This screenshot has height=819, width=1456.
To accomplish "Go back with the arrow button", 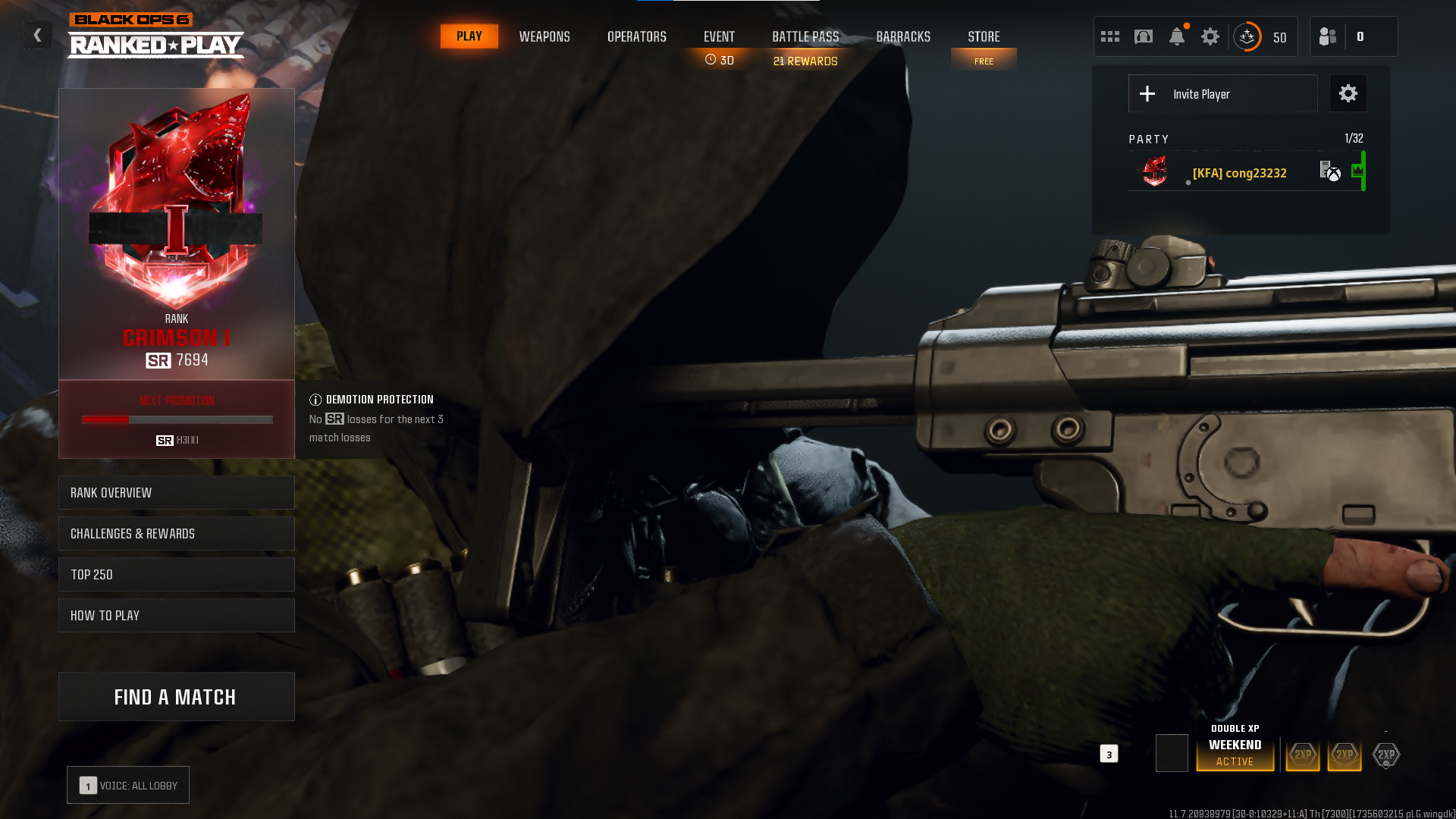I will [x=37, y=36].
